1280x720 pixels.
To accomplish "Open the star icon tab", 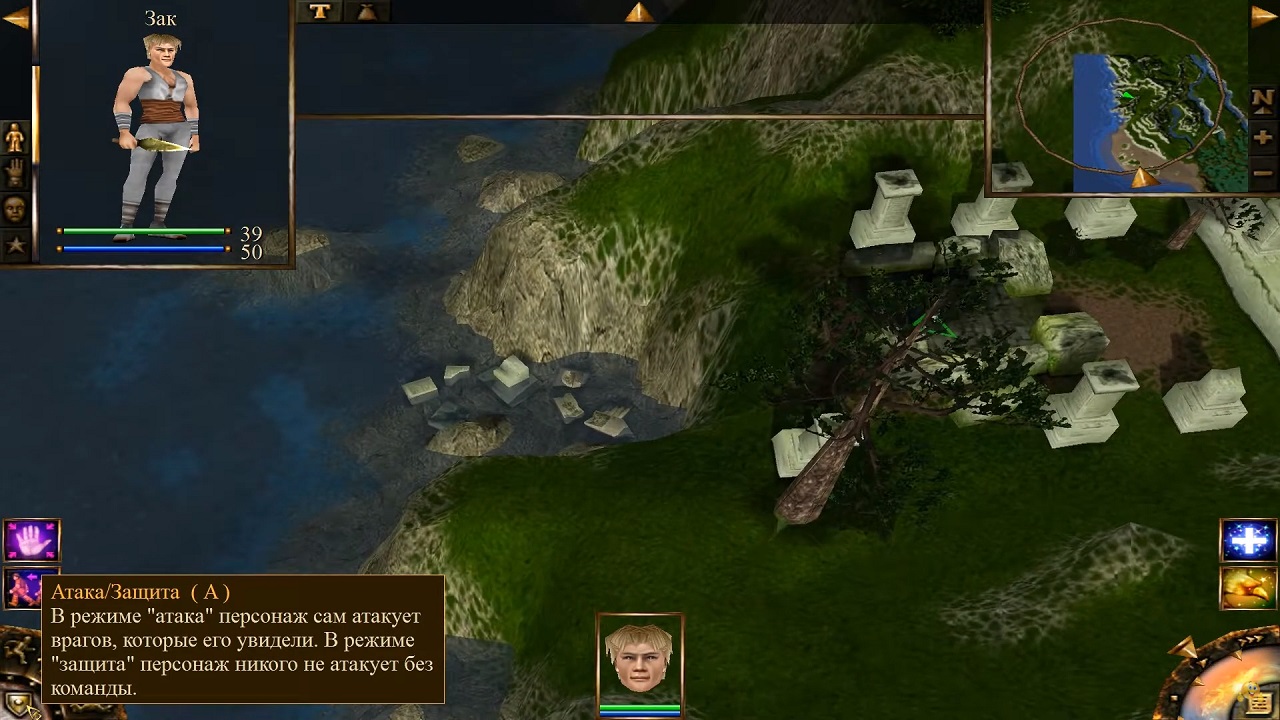I will click(15, 243).
